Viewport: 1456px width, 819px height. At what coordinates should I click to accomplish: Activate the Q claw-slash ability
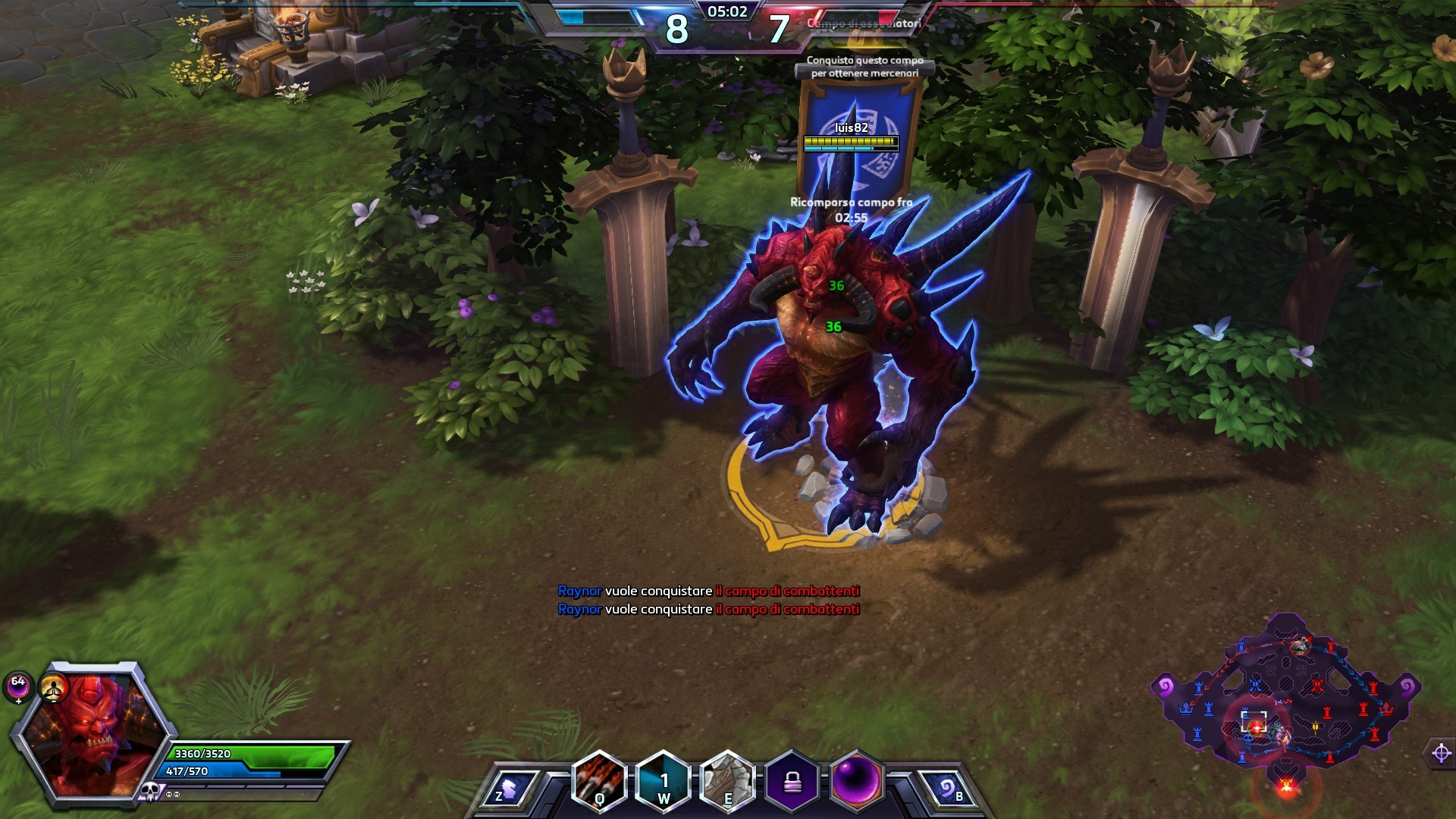click(599, 781)
